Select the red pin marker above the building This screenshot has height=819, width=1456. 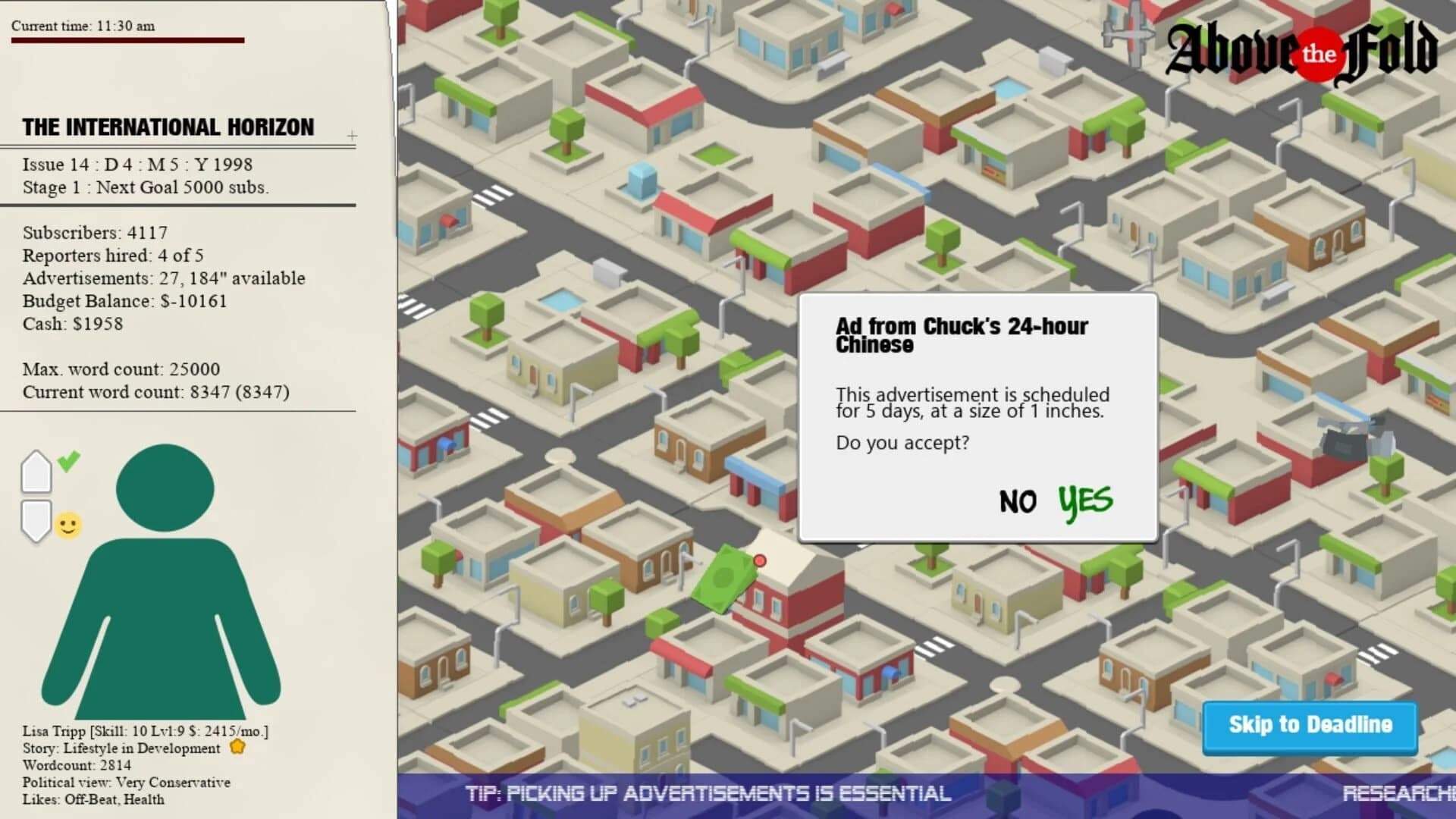[761, 561]
